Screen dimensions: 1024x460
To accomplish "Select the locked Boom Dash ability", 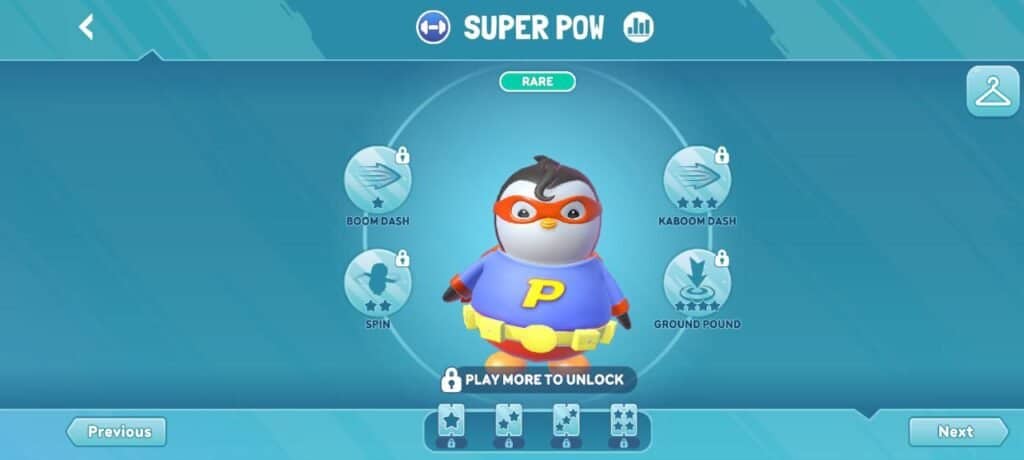I will [x=377, y=180].
